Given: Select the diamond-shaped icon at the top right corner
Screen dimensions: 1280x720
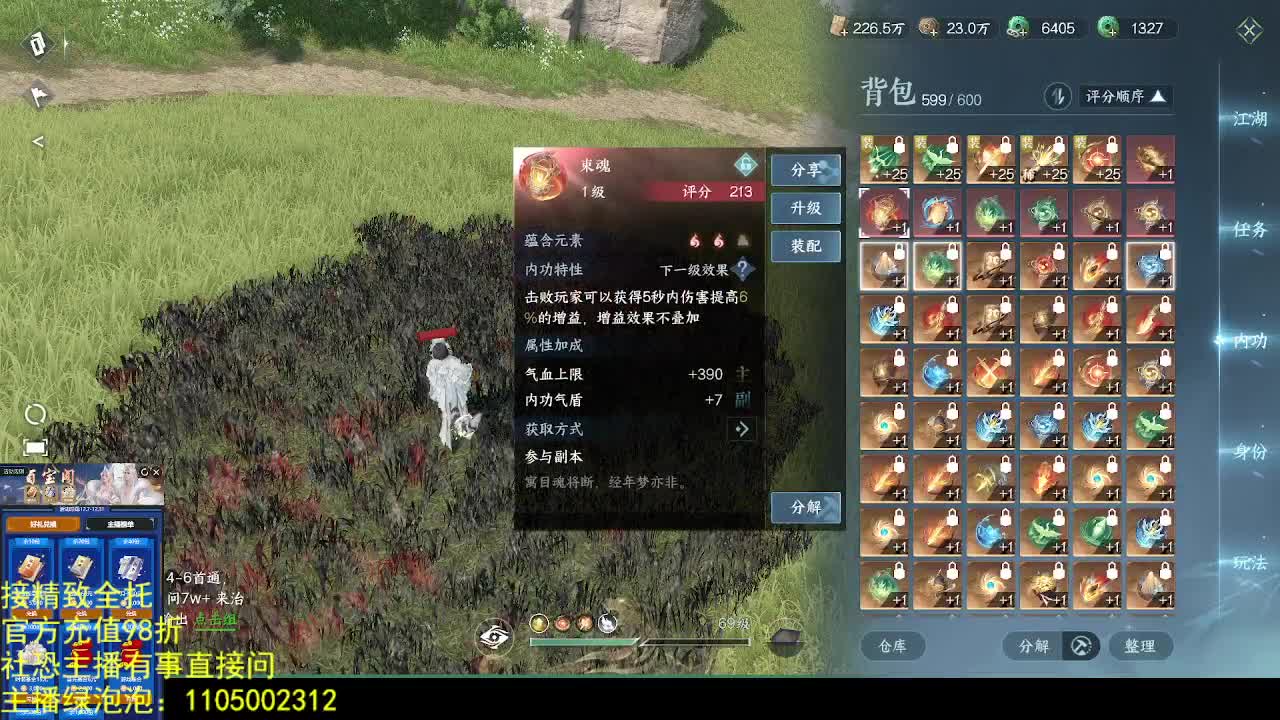Looking at the screenshot, I should (x=1248, y=30).
